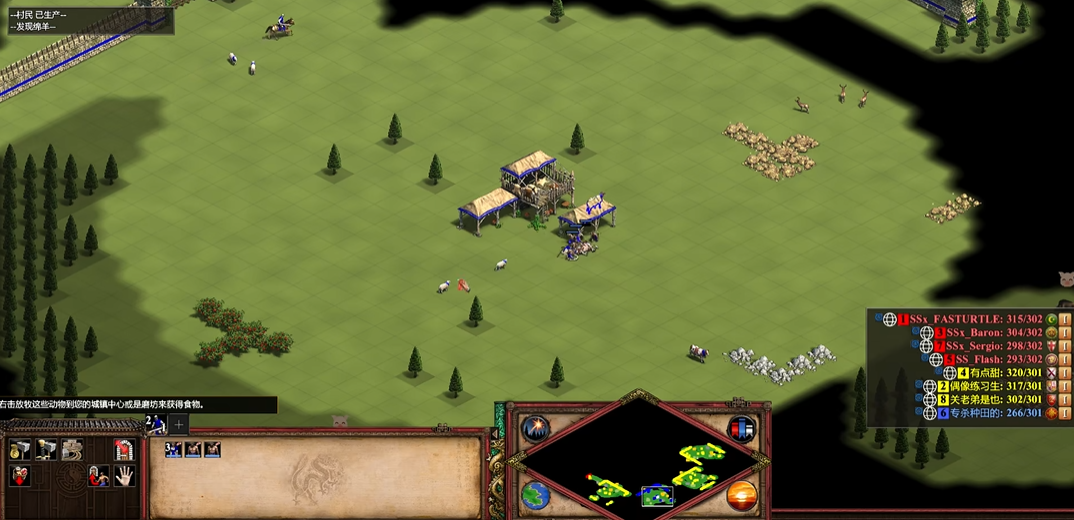Toggle the minimap player colors banner button

tap(741, 429)
